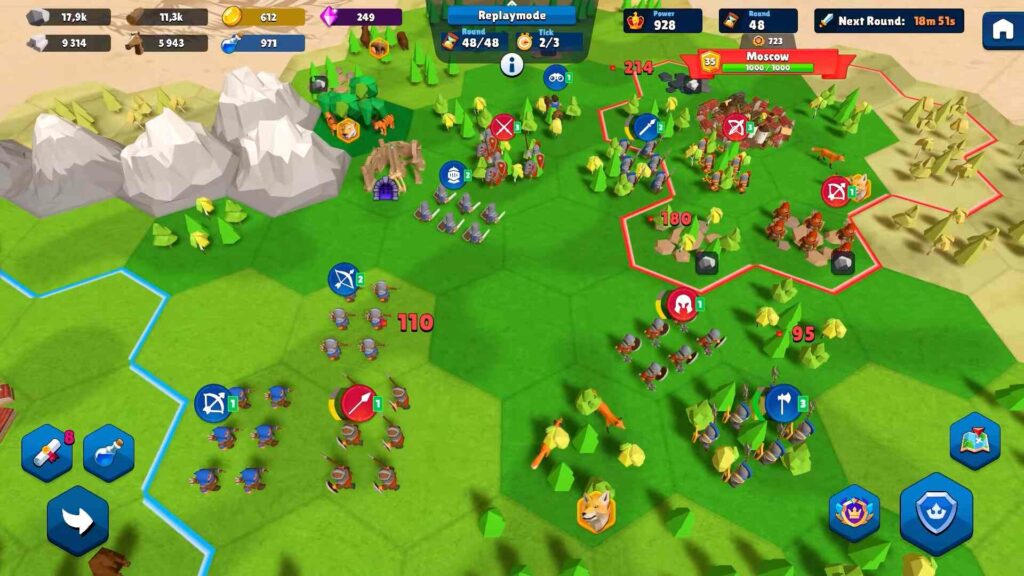Open the world map button
1024x576 pixels.
coord(974,441)
